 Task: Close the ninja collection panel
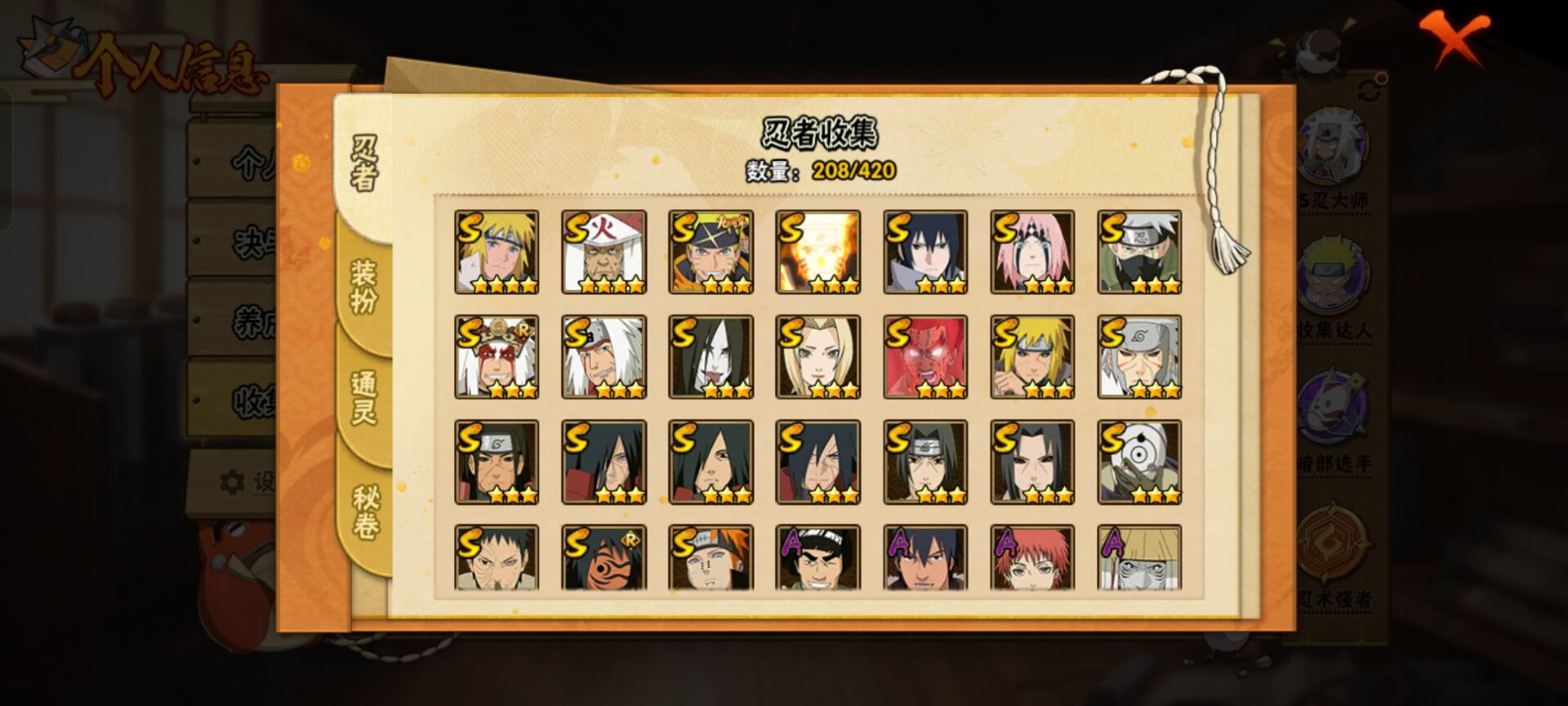click(x=1453, y=38)
